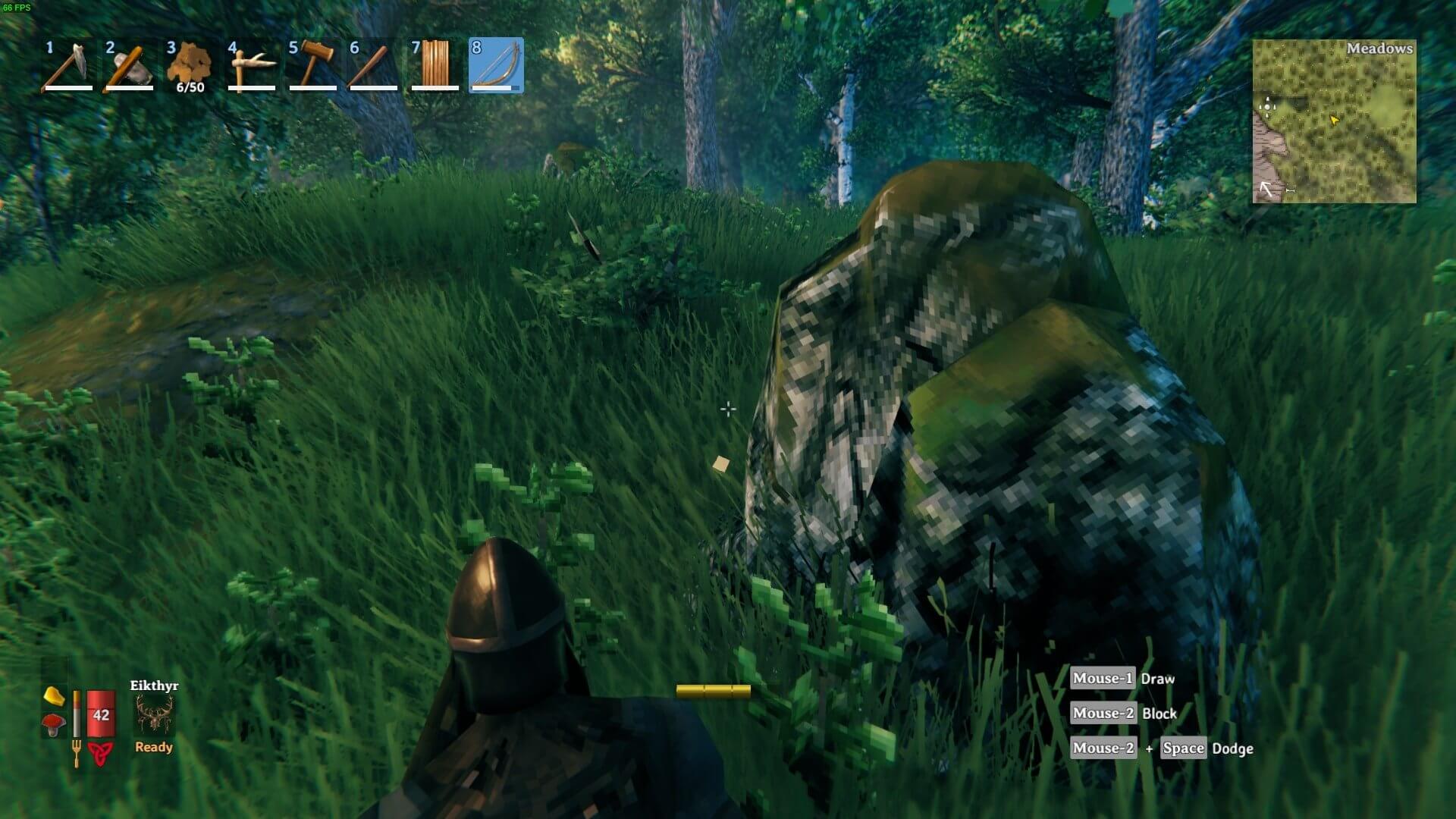Viewport: 1456px width, 819px height.
Task: Choose the resin stack showing 6/50
Action: (190, 65)
